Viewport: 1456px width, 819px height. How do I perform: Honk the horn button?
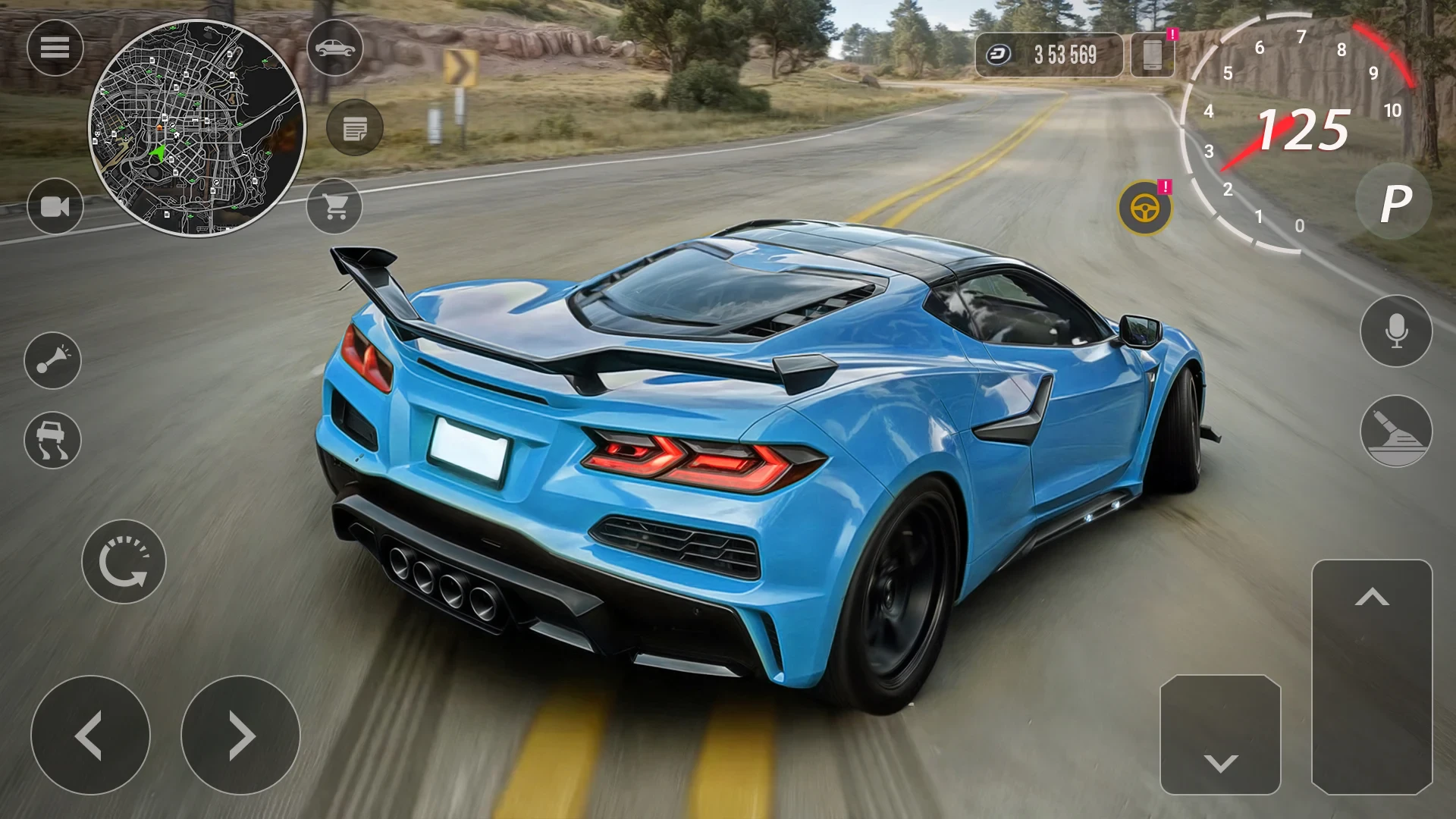tap(52, 360)
